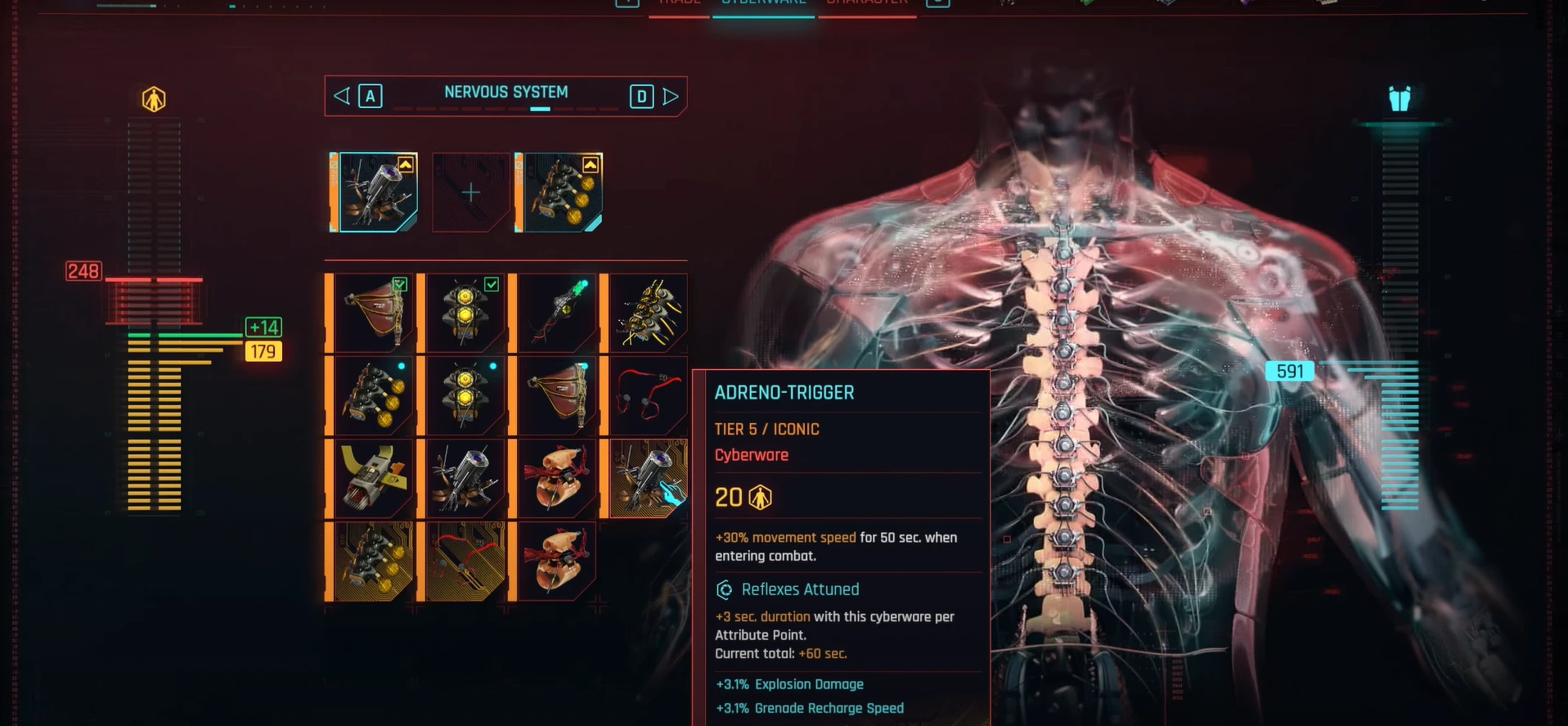Screen dimensions: 1568x726
Task: Click the empty + cyberware slot
Action: [470, 192]
